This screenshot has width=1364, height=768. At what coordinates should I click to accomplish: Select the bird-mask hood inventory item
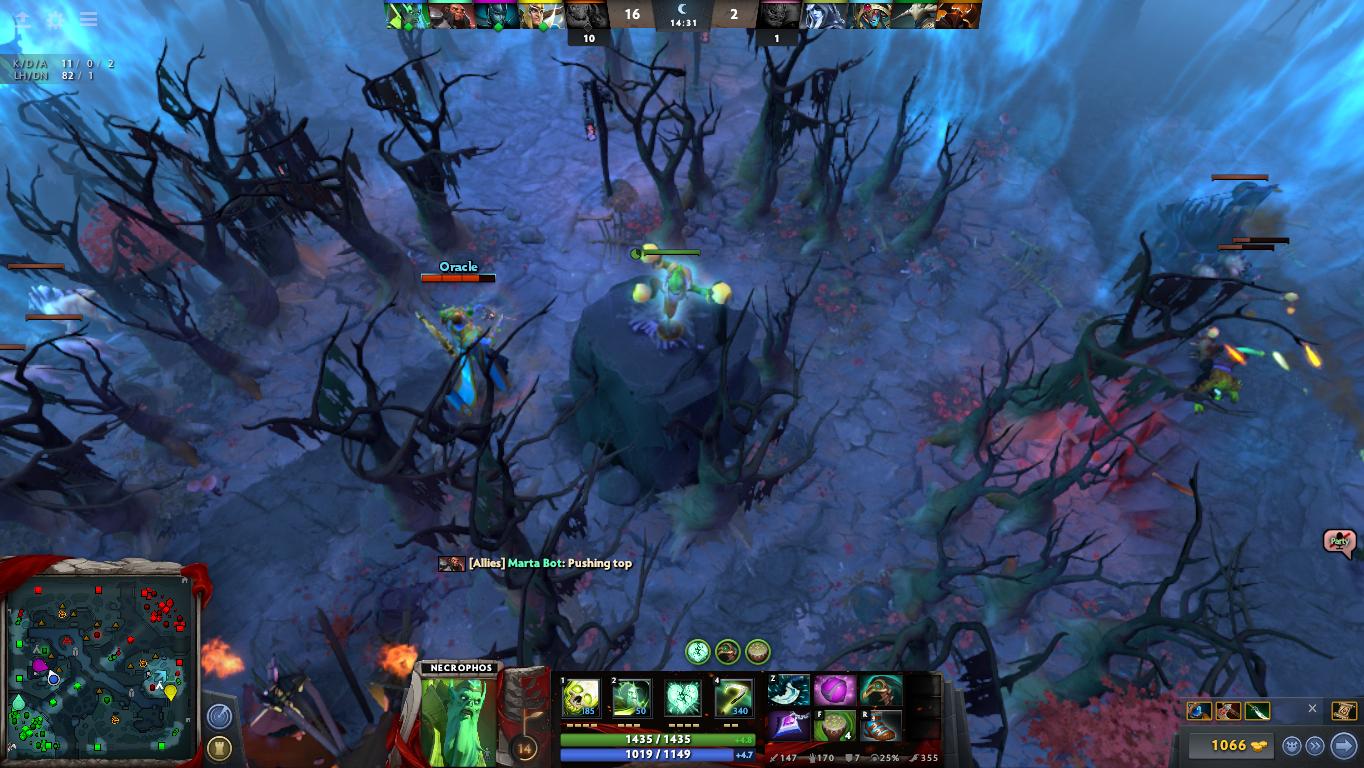coord(880,690)
